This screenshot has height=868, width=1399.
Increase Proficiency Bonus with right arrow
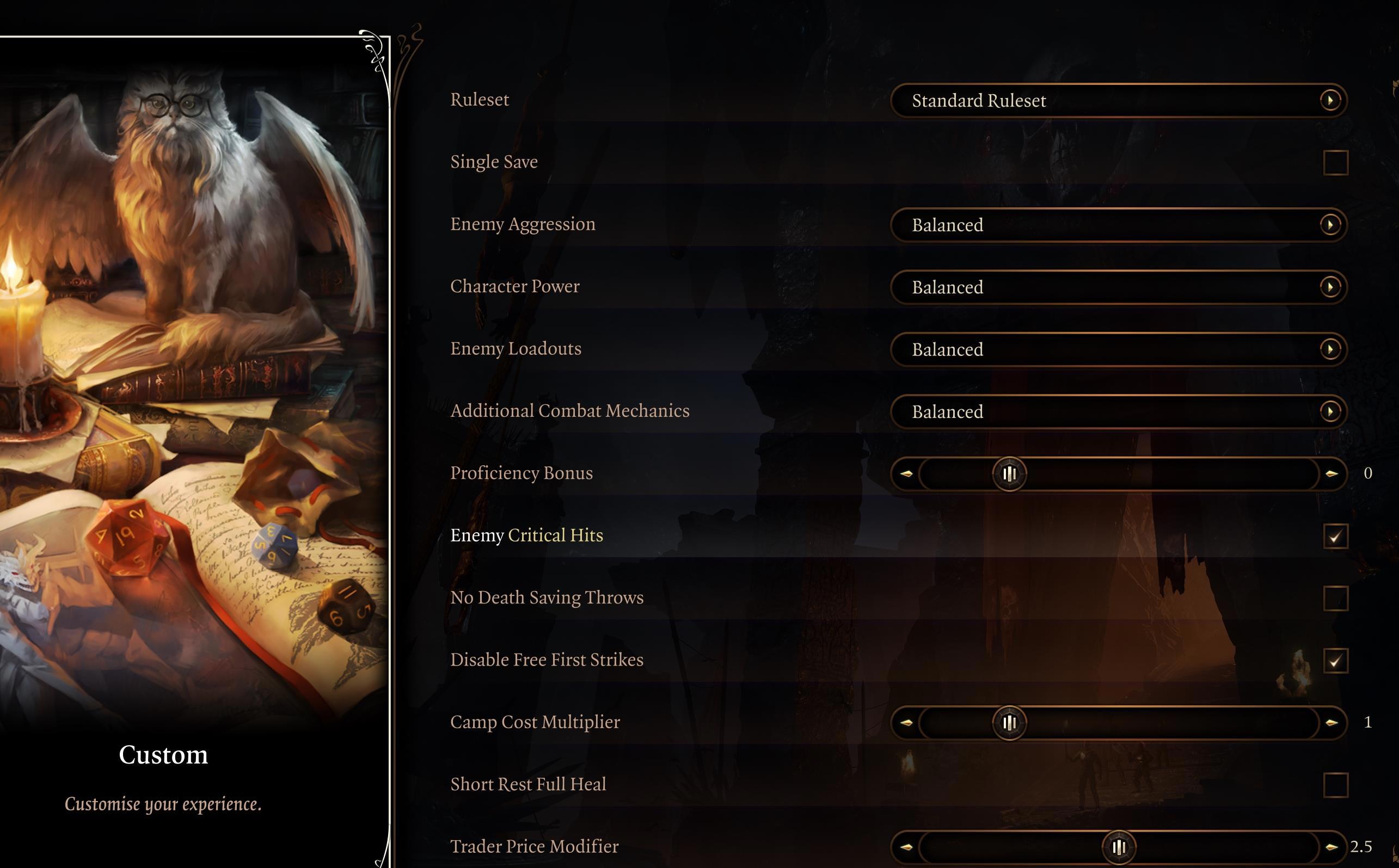(1331, 473)
